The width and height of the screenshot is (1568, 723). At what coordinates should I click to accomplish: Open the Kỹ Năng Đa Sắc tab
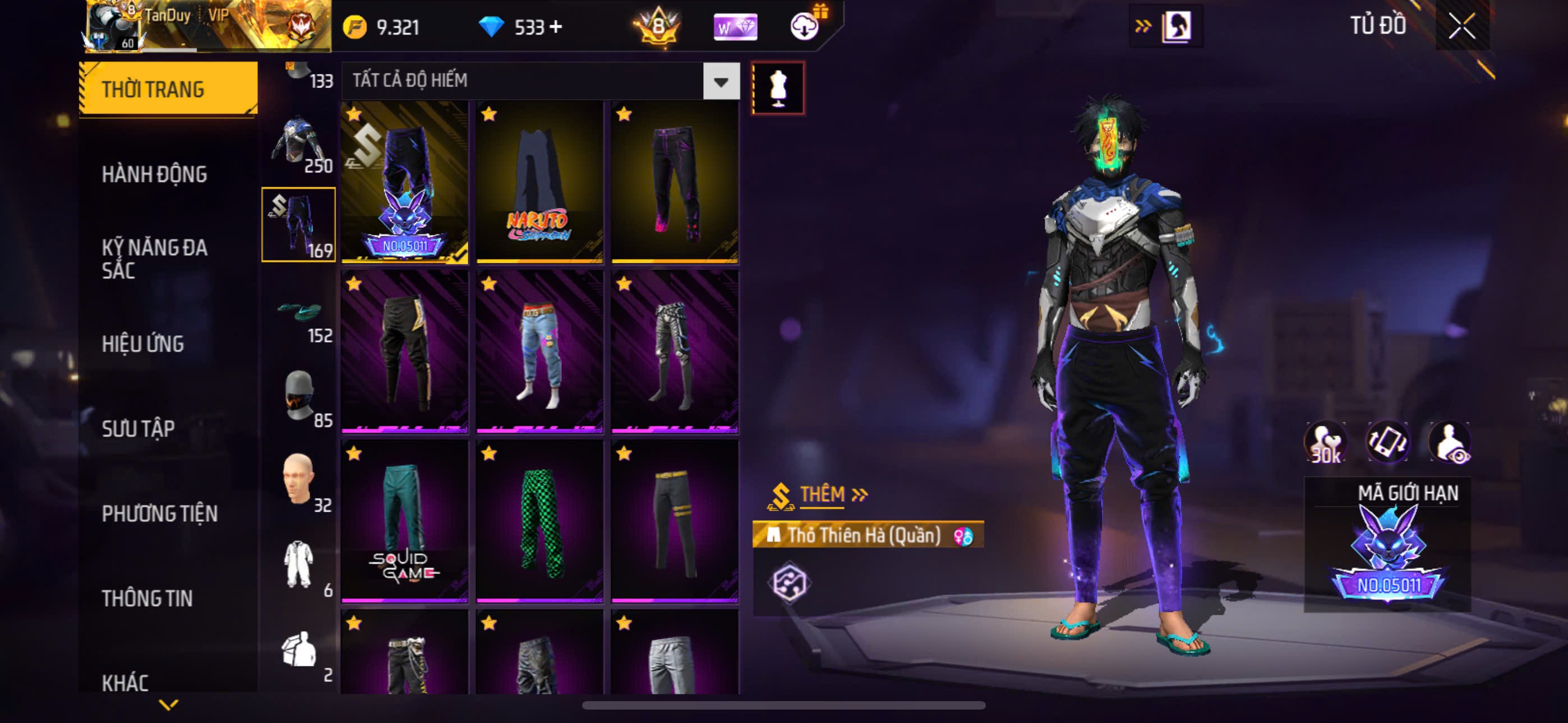(x=154, y=258)
